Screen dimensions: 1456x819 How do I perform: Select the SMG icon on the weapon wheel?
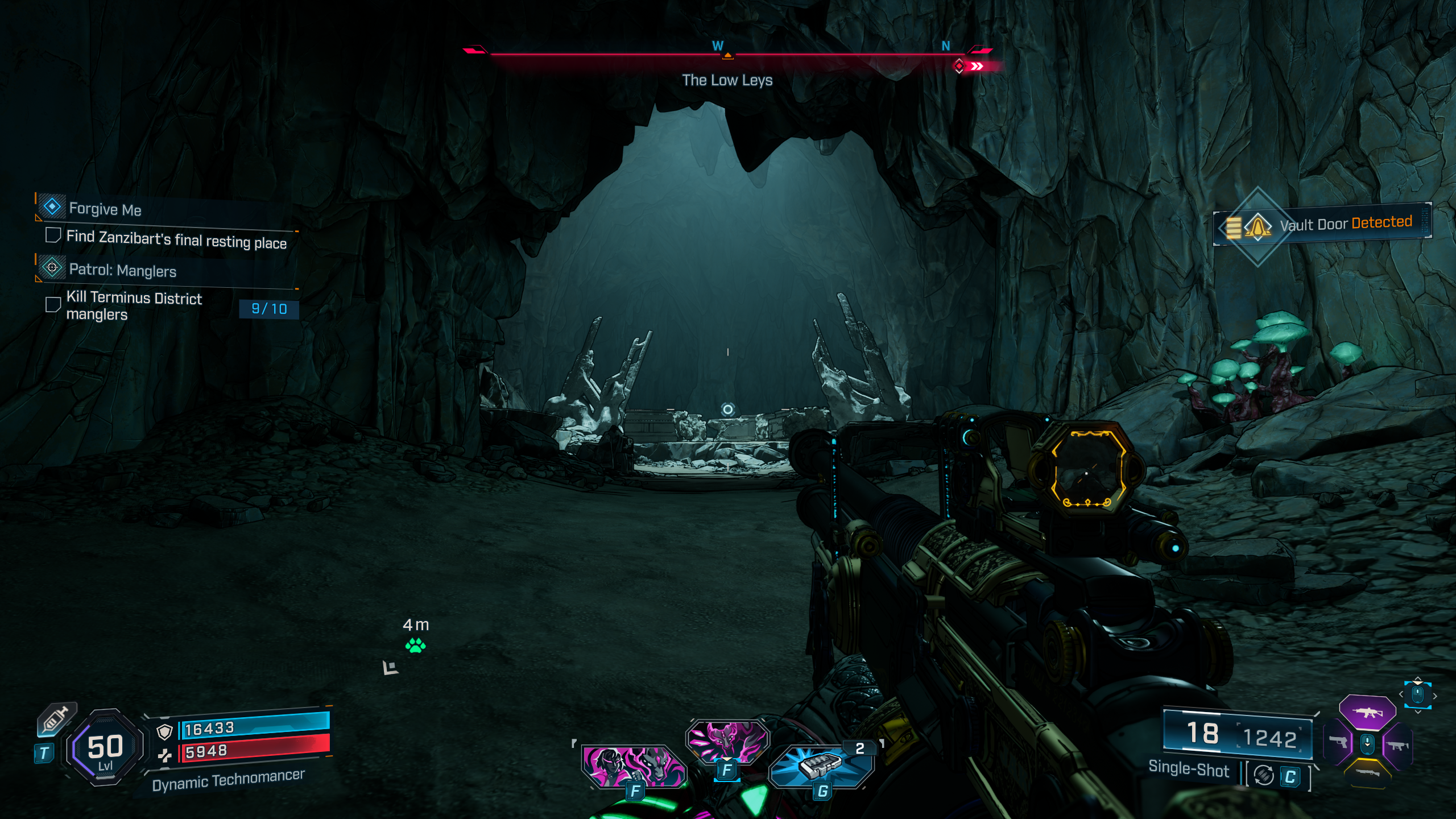click(1398, 745)
